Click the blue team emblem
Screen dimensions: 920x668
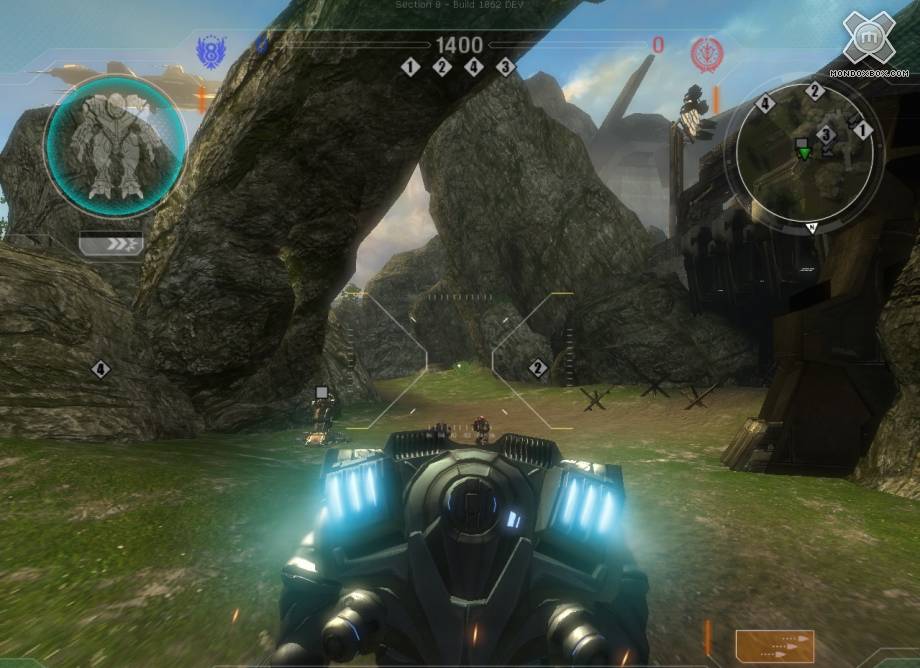click(x=211, y=50)
